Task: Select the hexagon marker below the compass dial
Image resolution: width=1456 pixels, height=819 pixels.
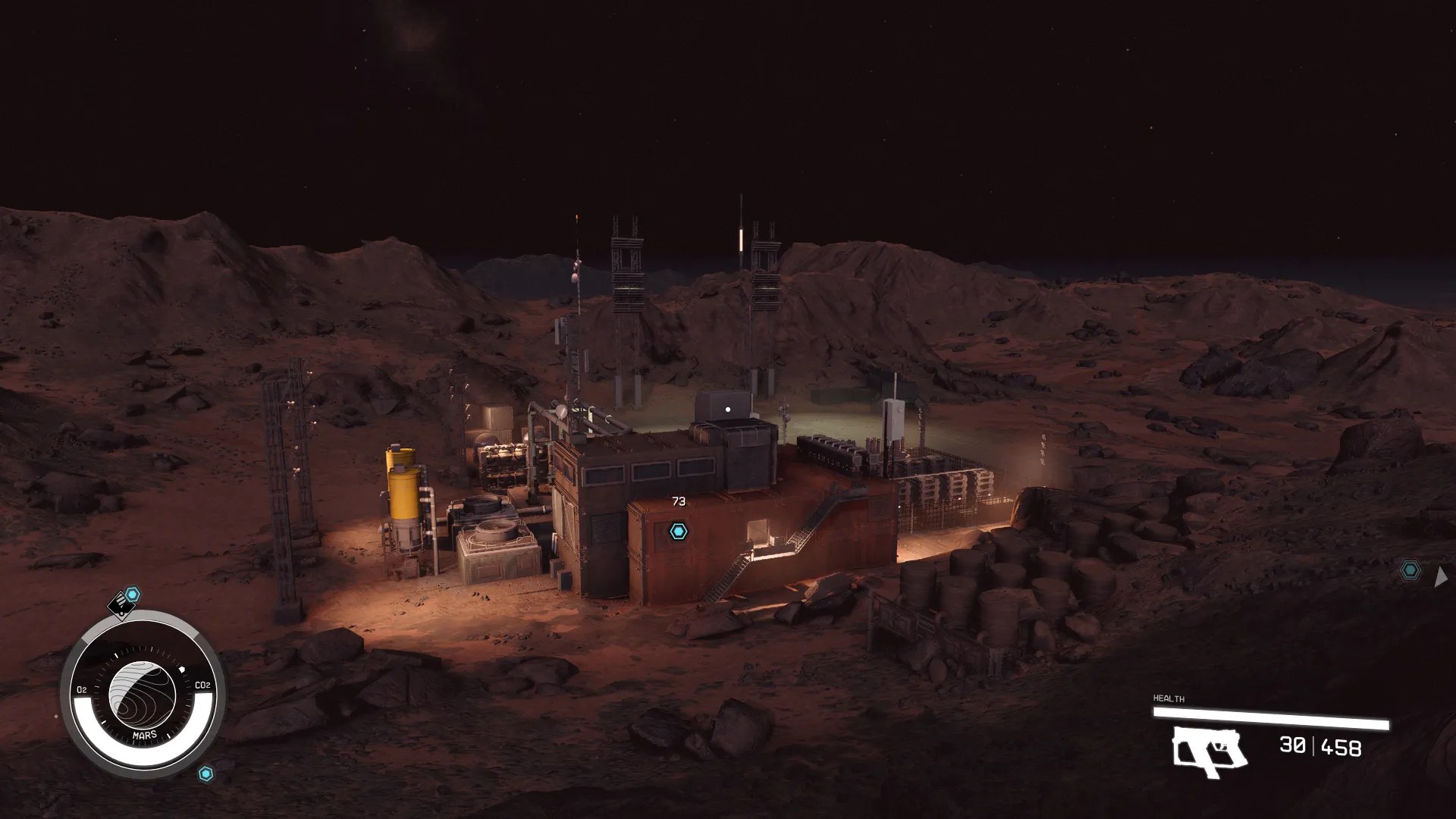Action: 206,772
